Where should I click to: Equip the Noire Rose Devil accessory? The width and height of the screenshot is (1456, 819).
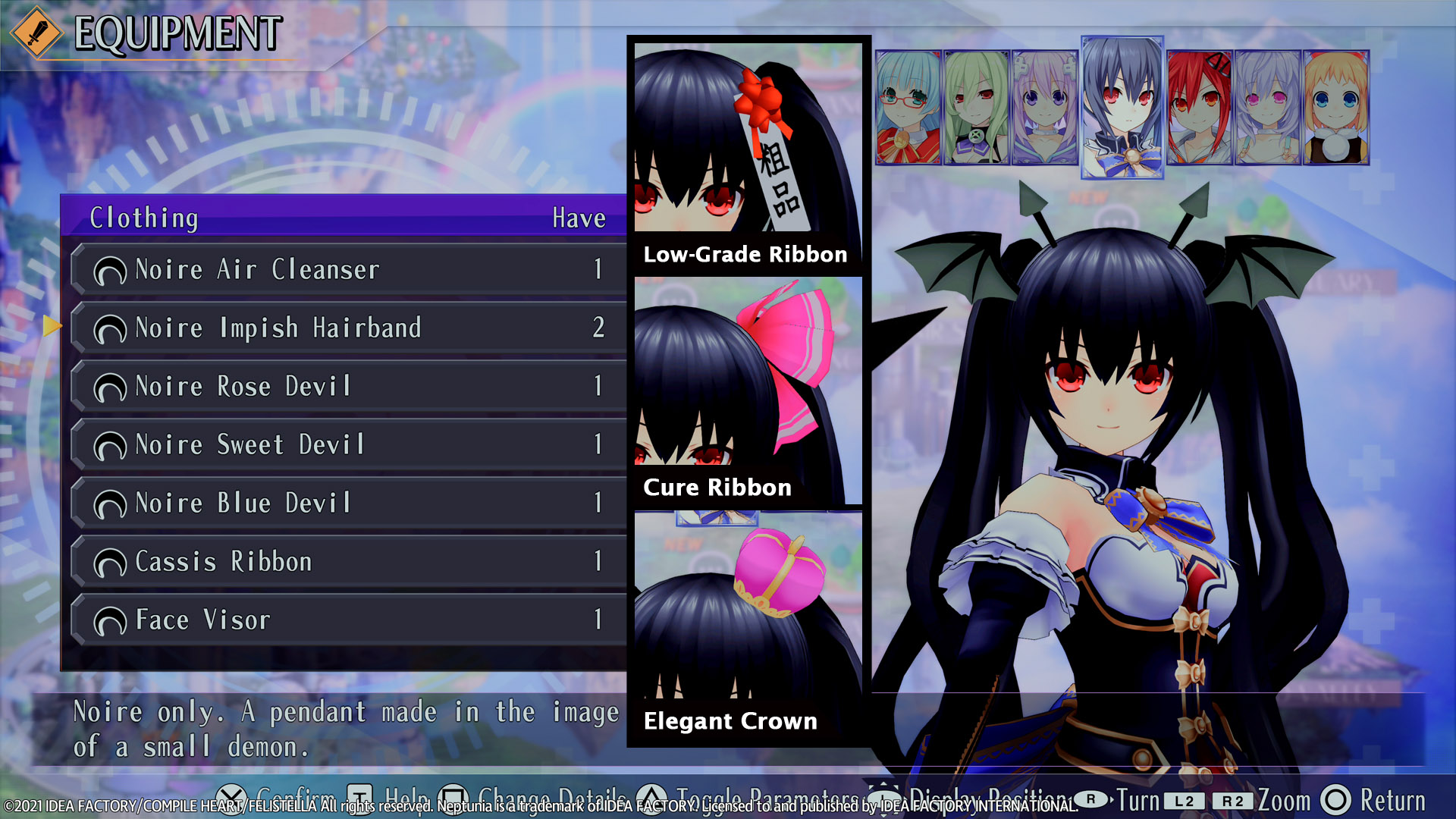point(349,386)
